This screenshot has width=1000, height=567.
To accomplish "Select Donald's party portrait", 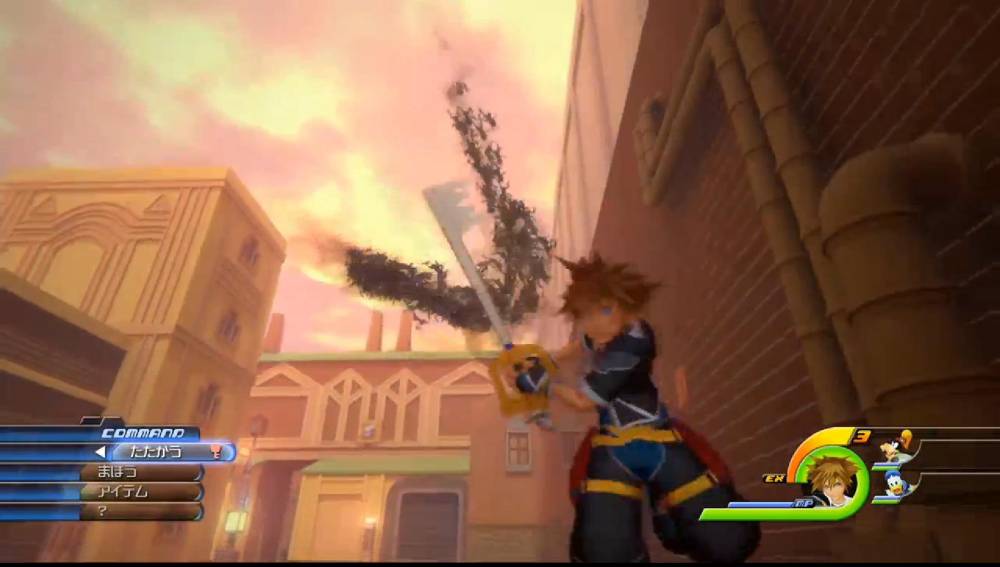I will pos(896,483).
